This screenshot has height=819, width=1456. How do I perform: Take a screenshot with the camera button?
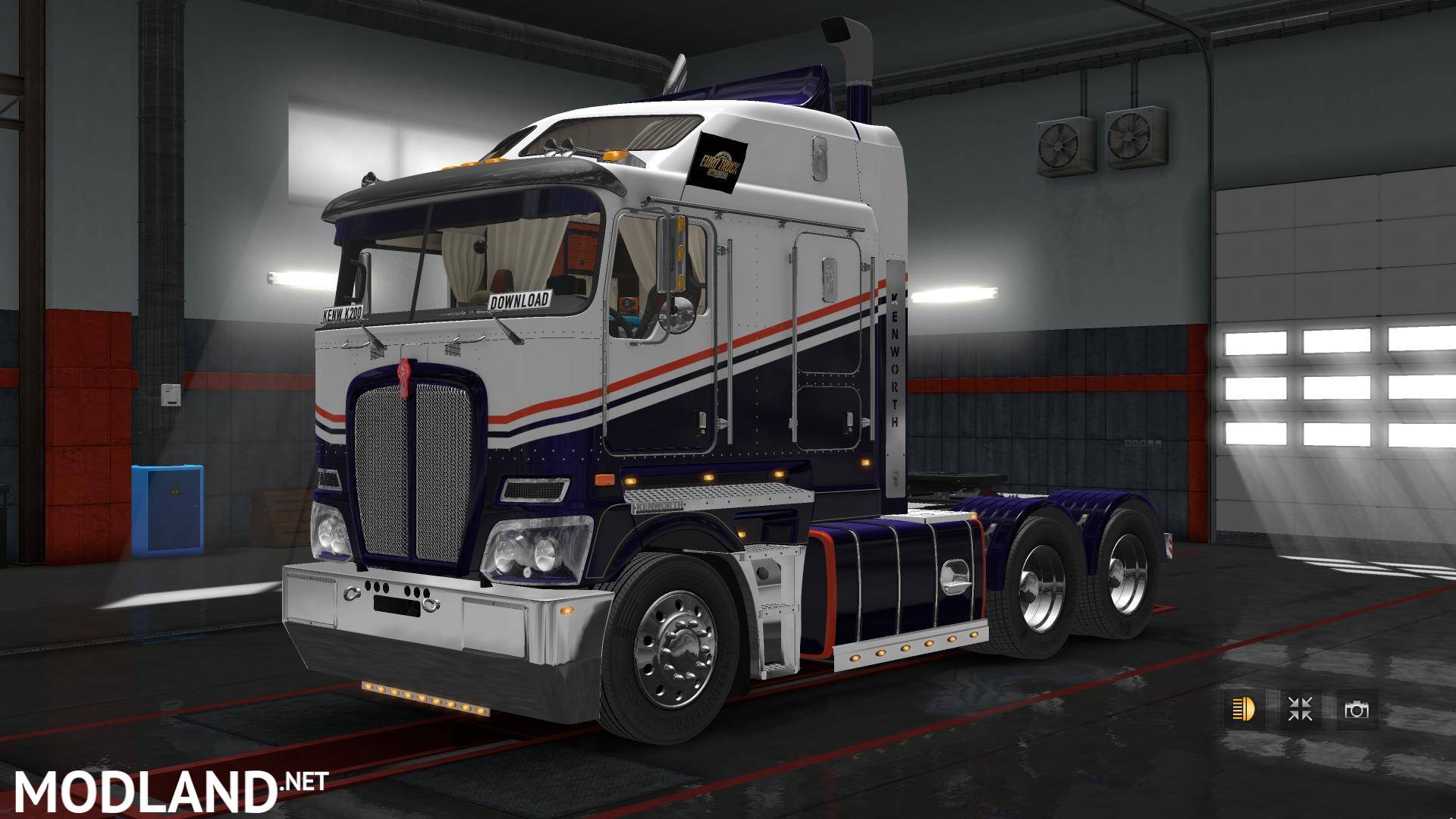coord(1356,710)
